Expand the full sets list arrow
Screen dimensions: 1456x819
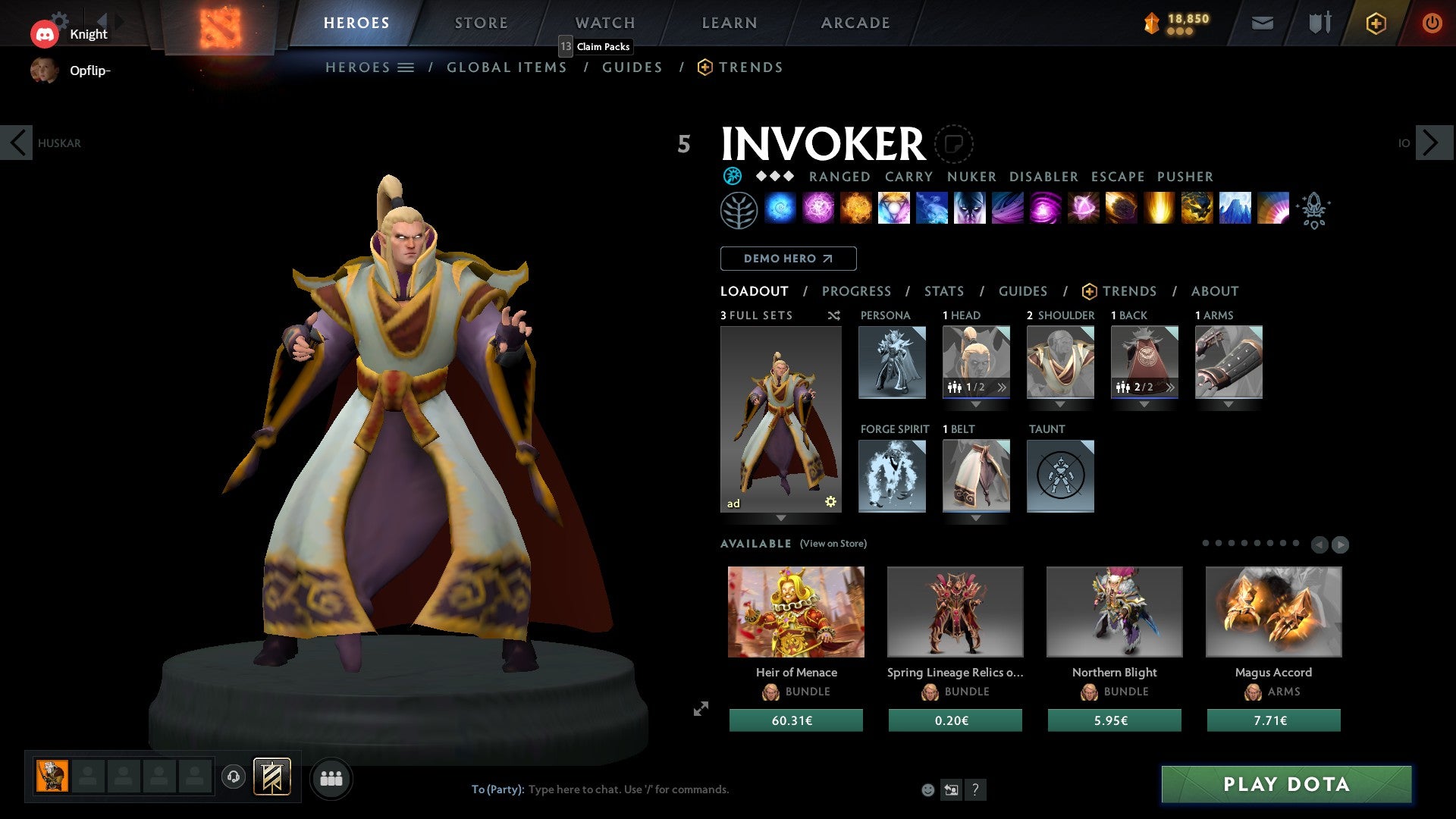(782, 519)
